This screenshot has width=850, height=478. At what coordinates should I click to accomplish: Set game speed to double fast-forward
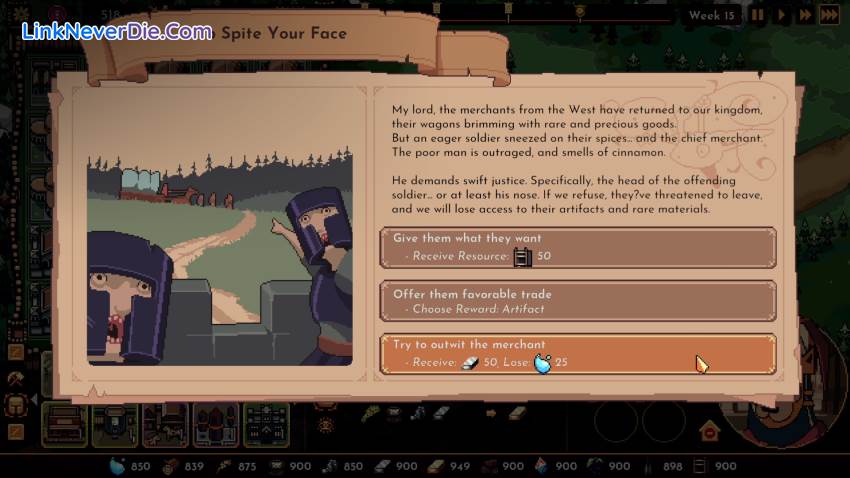[x=804, y=15]
